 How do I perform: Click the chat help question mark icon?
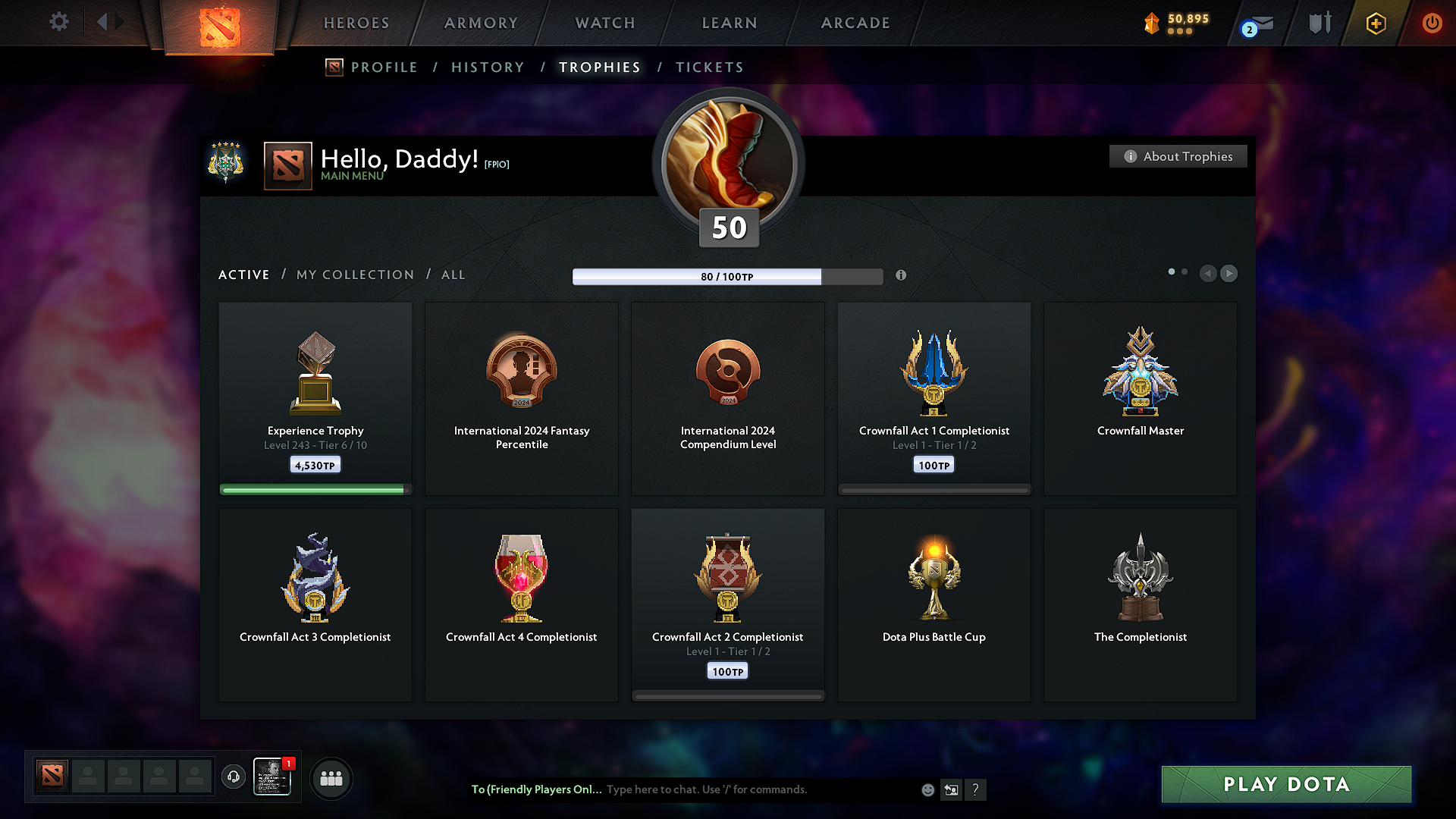[976, 789]
